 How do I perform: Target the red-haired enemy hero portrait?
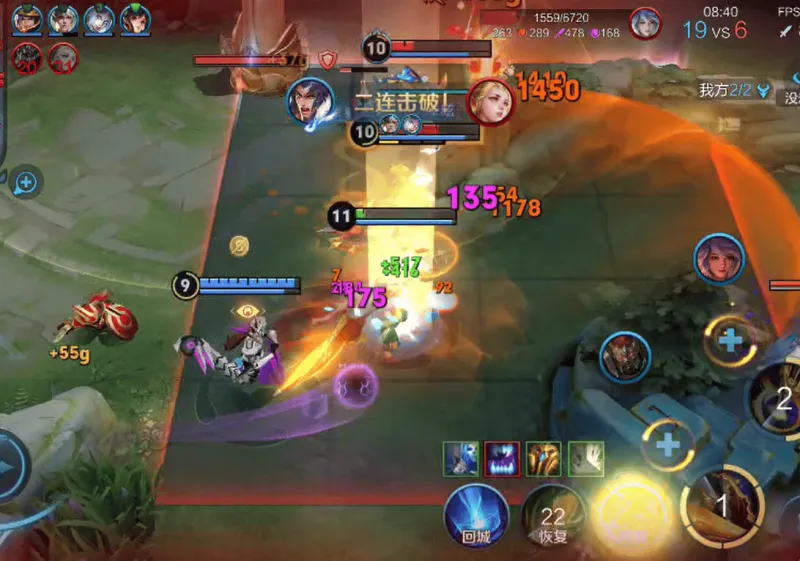pyautogui.click(x=626, y=357)
